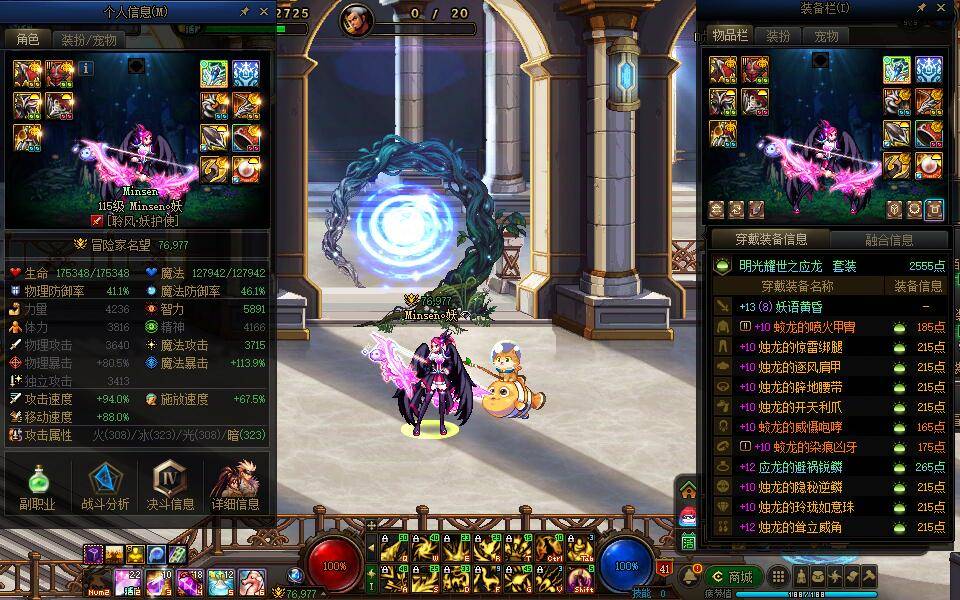Click the 明光耀世之应龙 set icon
Viewport: 960px width, 600px height.
click(x=722, y=267)
